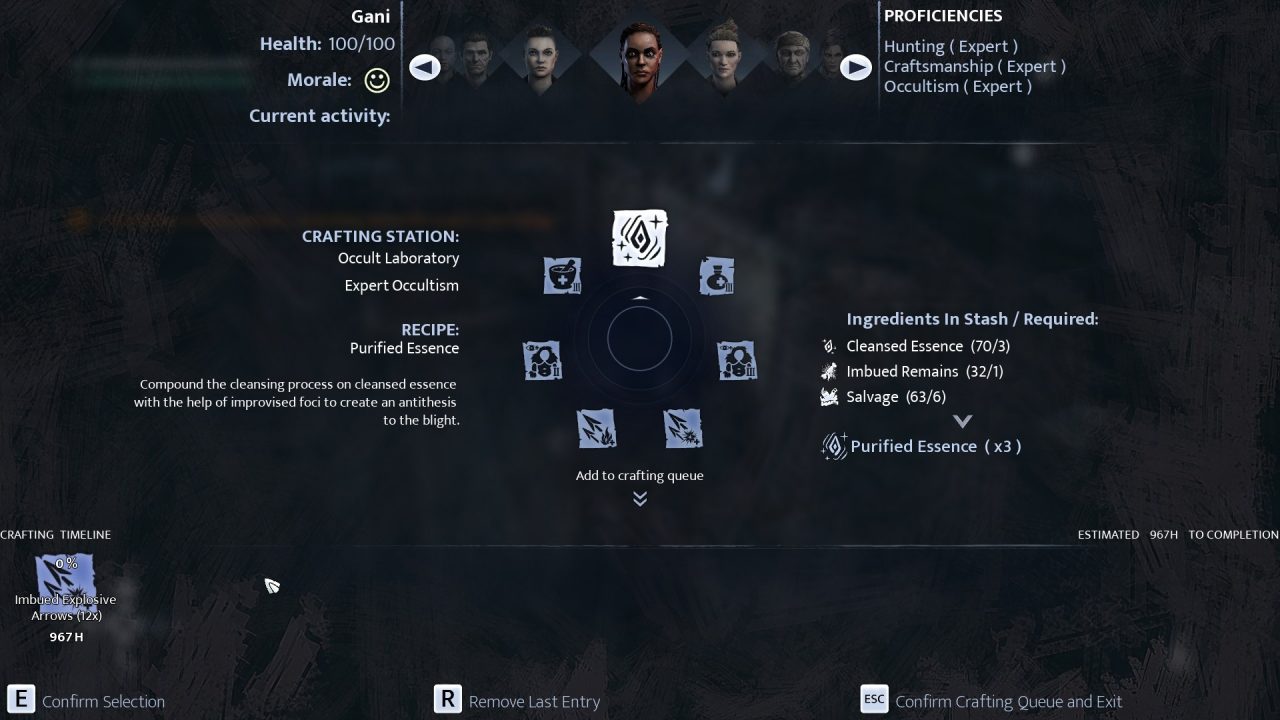The width and height of the screenshot is (1280, 720).
Task: Click the previous survivor arrow
Action: 425,67
